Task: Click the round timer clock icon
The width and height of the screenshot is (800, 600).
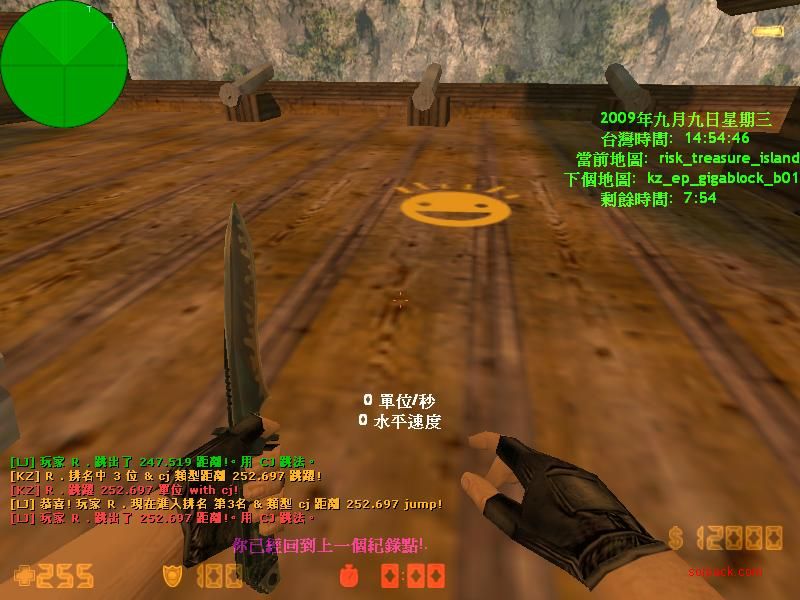Action: tap(350, 577)
